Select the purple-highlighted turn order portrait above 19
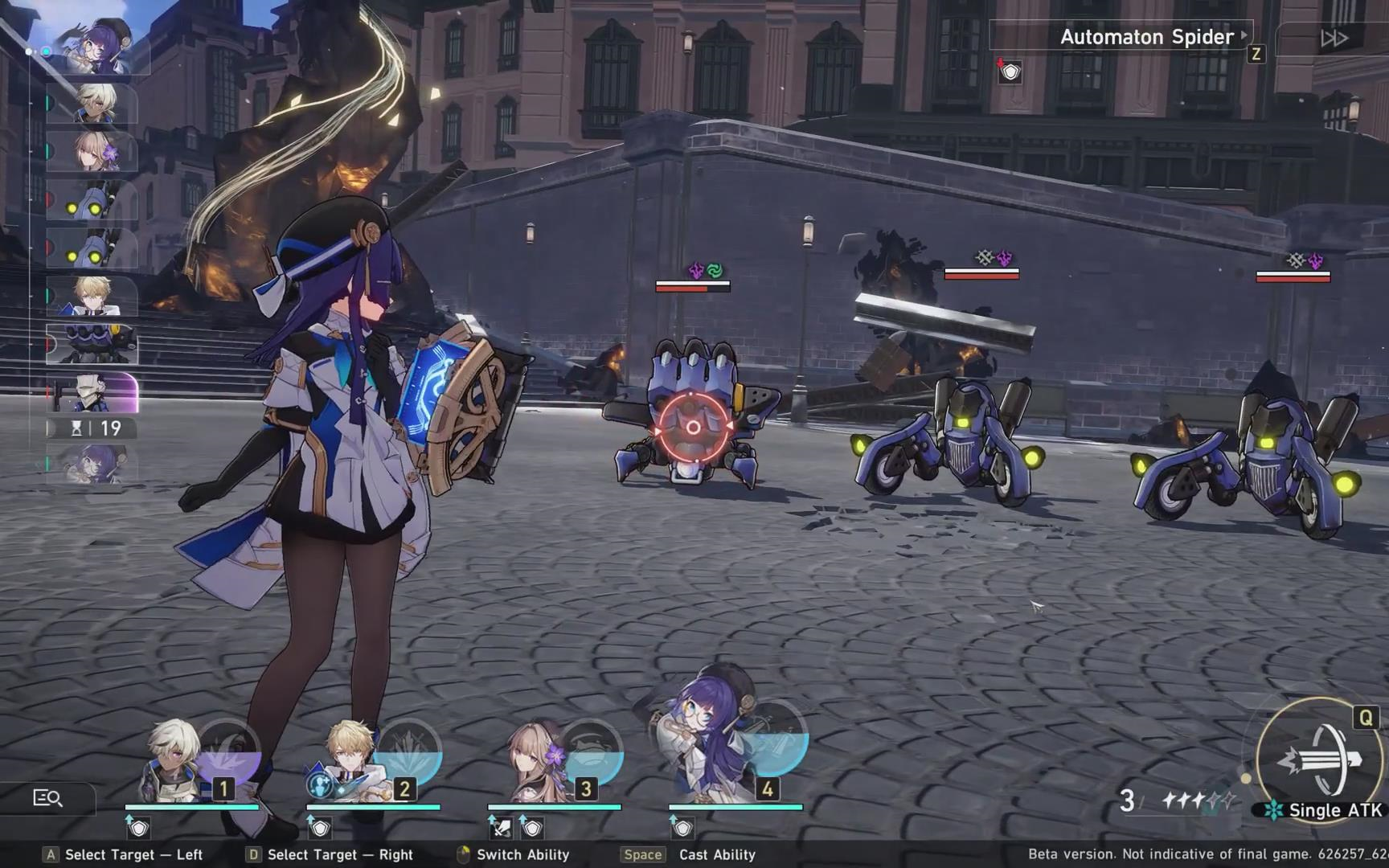 coord(92,391)
